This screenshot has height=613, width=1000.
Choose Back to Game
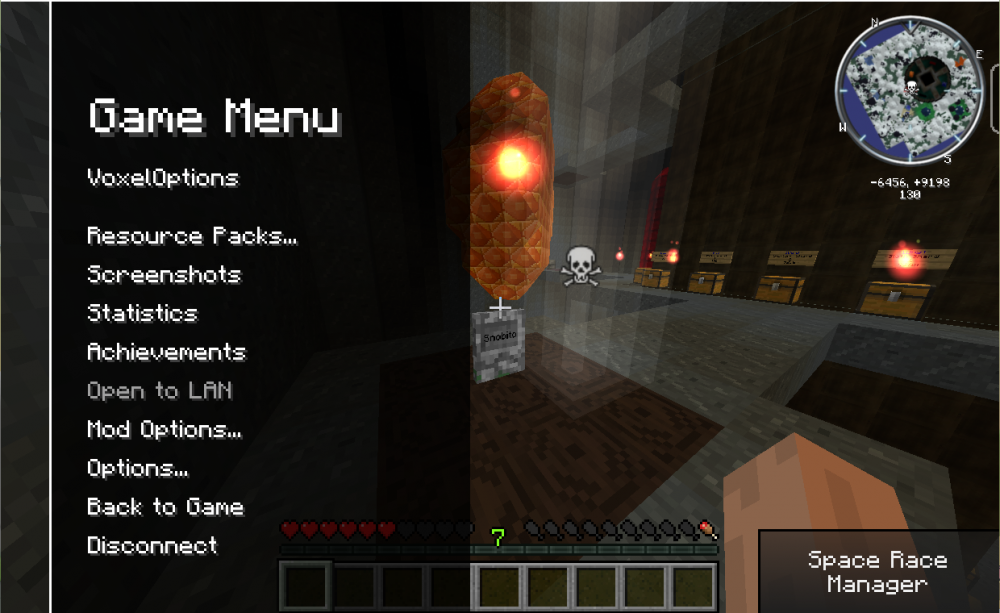(x=165, y=507)
